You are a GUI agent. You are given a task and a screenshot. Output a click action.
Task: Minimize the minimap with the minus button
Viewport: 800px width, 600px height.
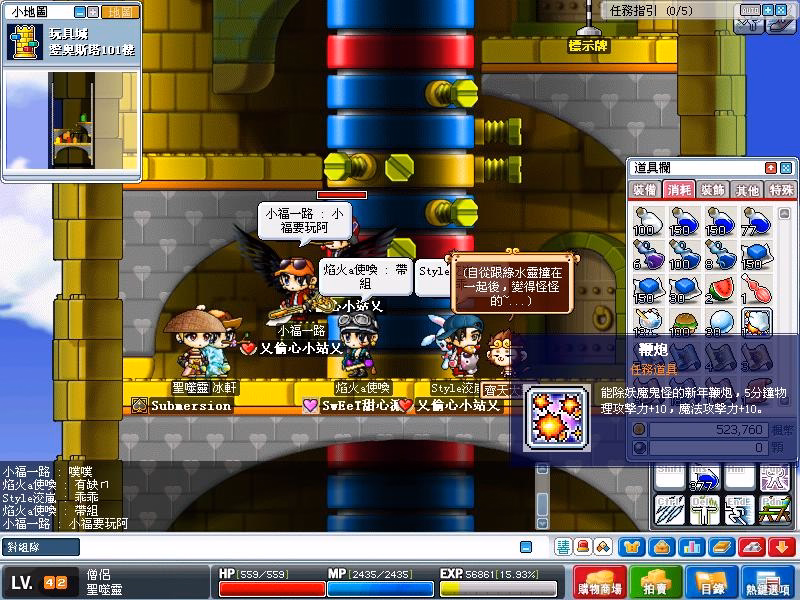tap(81, 12)
